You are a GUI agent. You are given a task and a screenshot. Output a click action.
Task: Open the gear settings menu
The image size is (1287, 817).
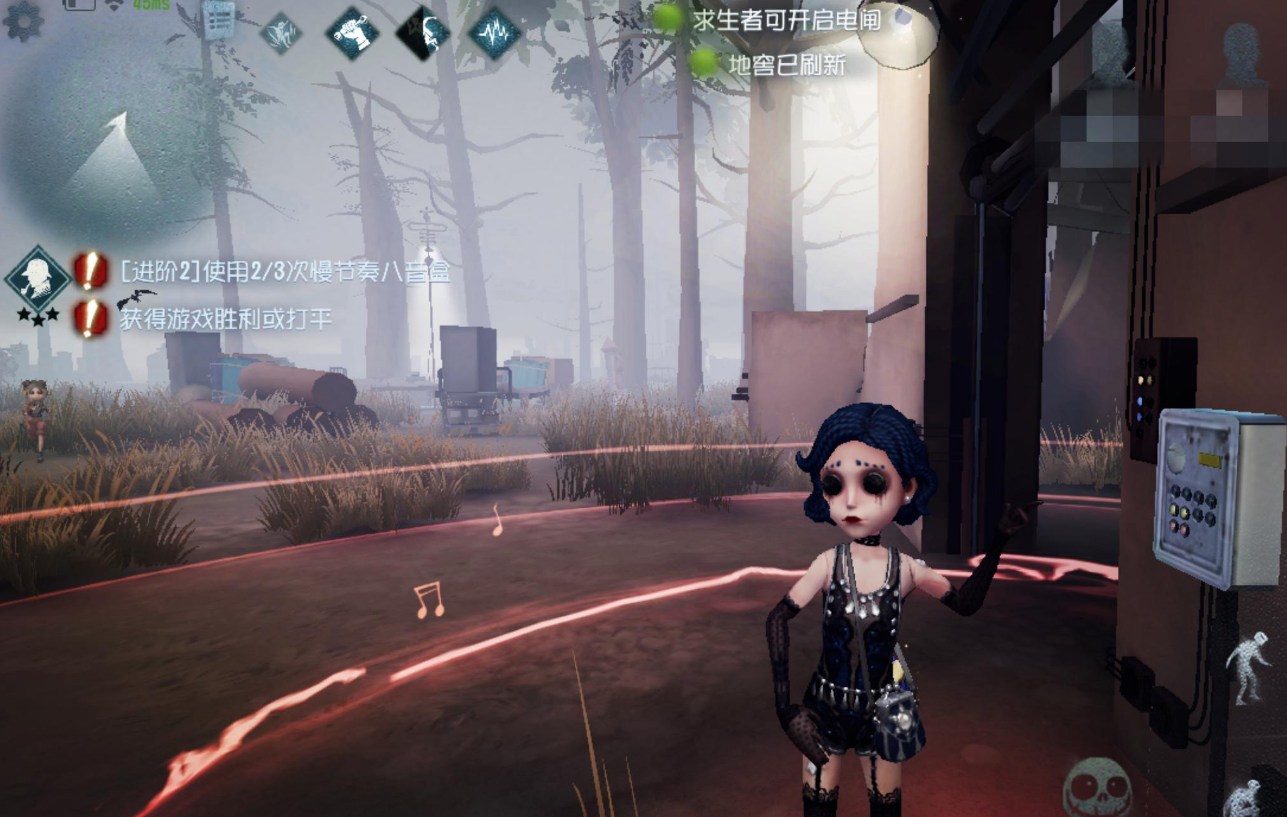coord(22,20)
